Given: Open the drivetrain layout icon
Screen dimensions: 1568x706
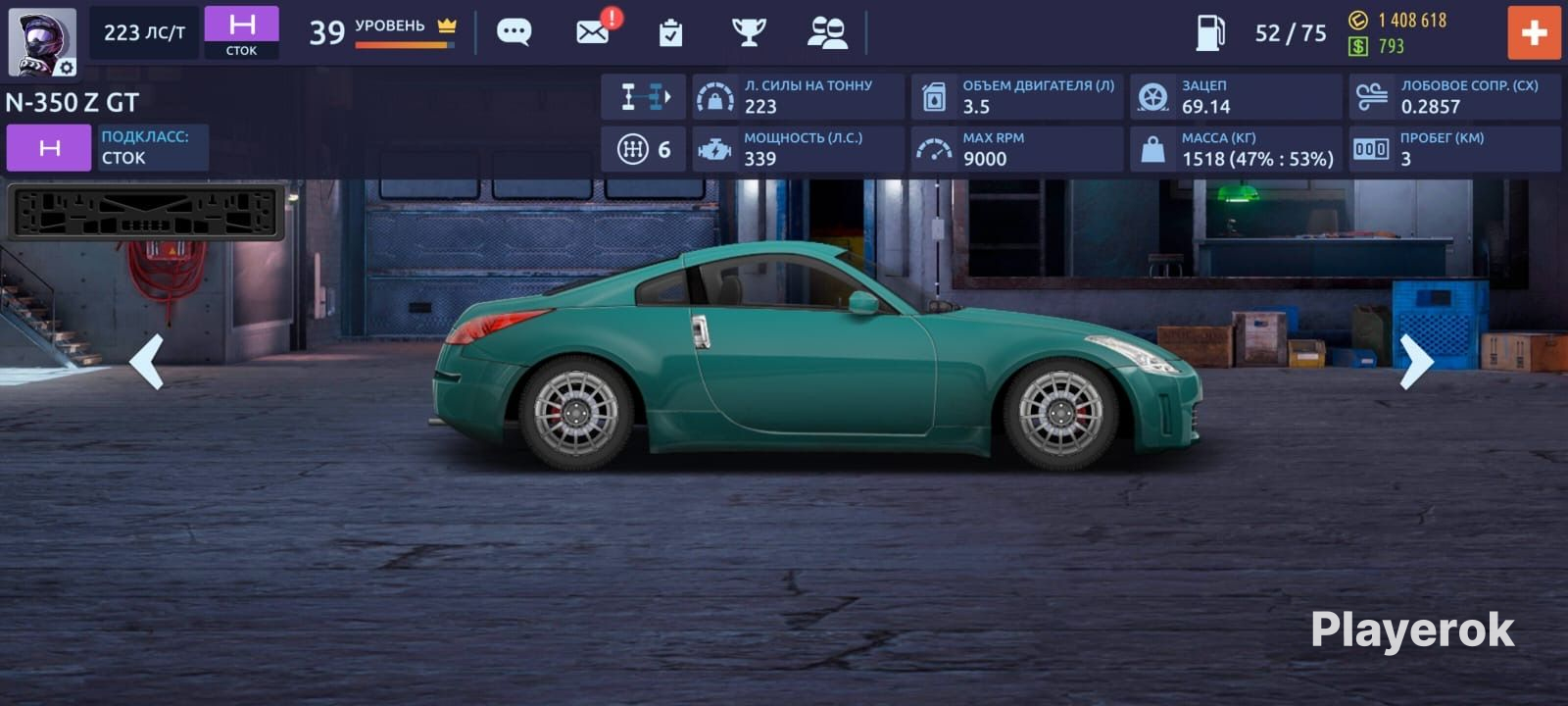Looking at the screenshot, I should click(644, 96).
